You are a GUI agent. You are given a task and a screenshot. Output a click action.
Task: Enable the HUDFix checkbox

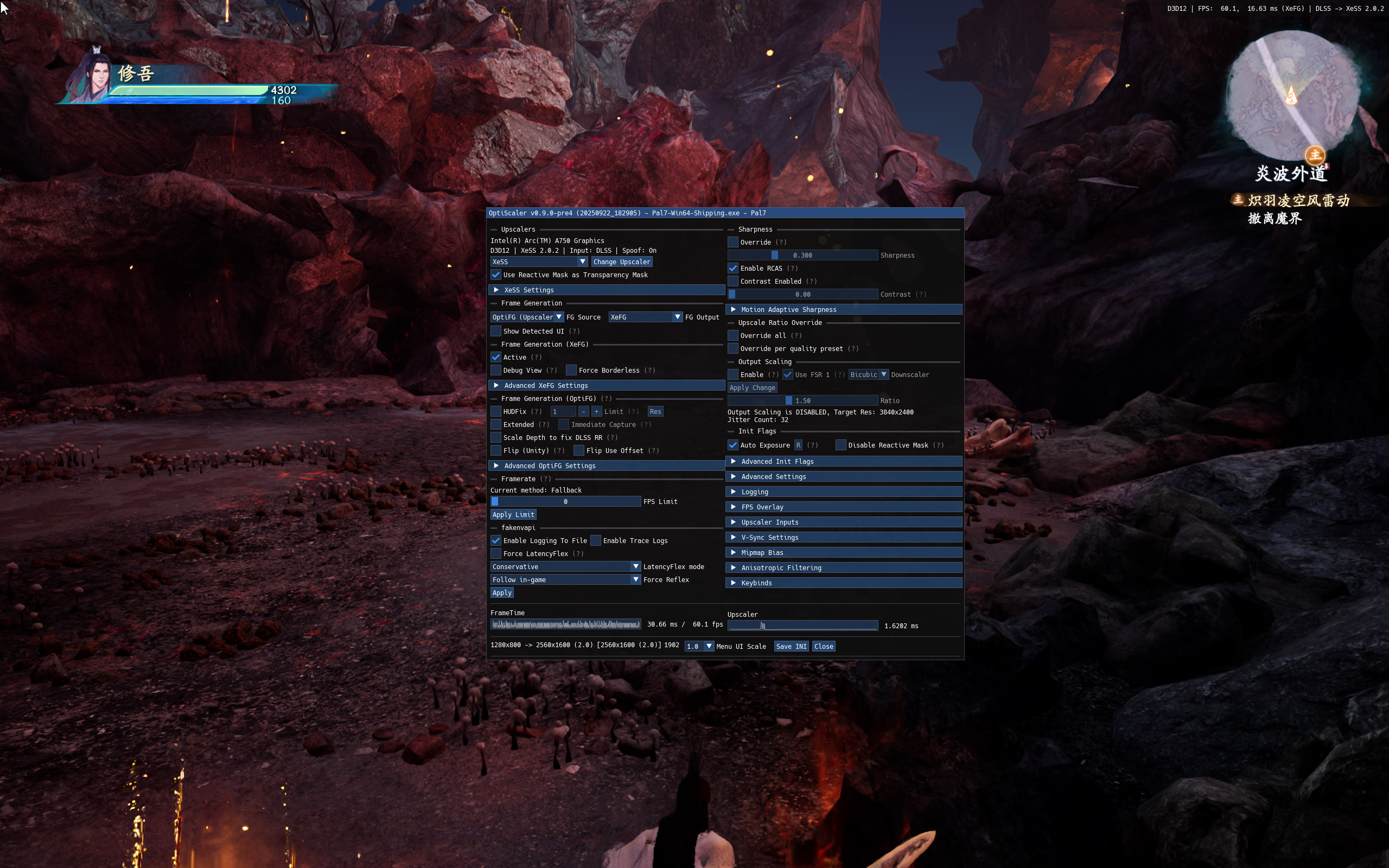point(496,412)
